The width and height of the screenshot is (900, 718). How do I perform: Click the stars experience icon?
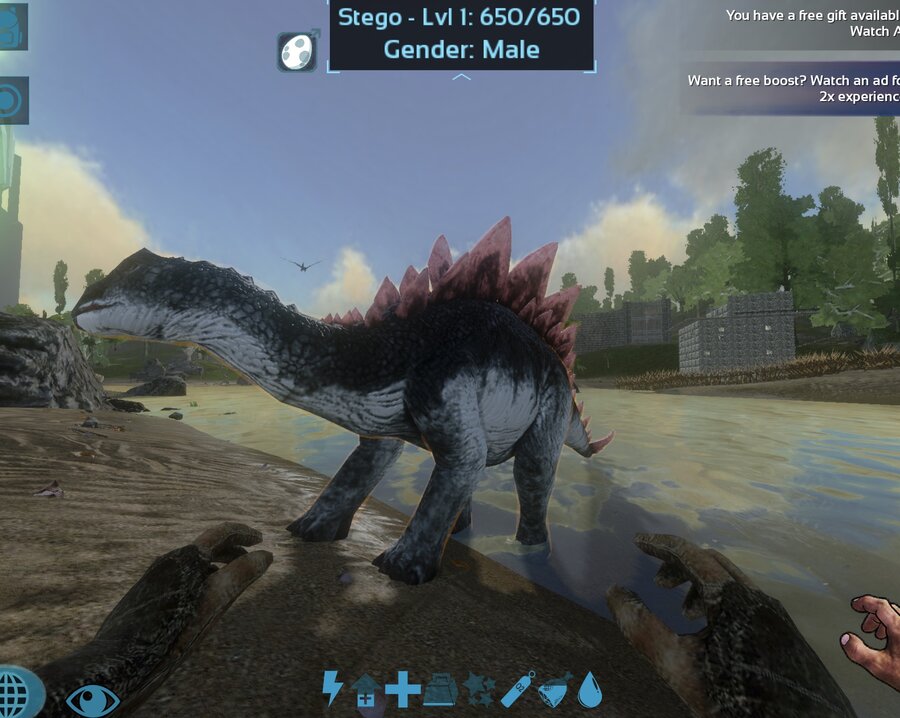tap(478, 689)
